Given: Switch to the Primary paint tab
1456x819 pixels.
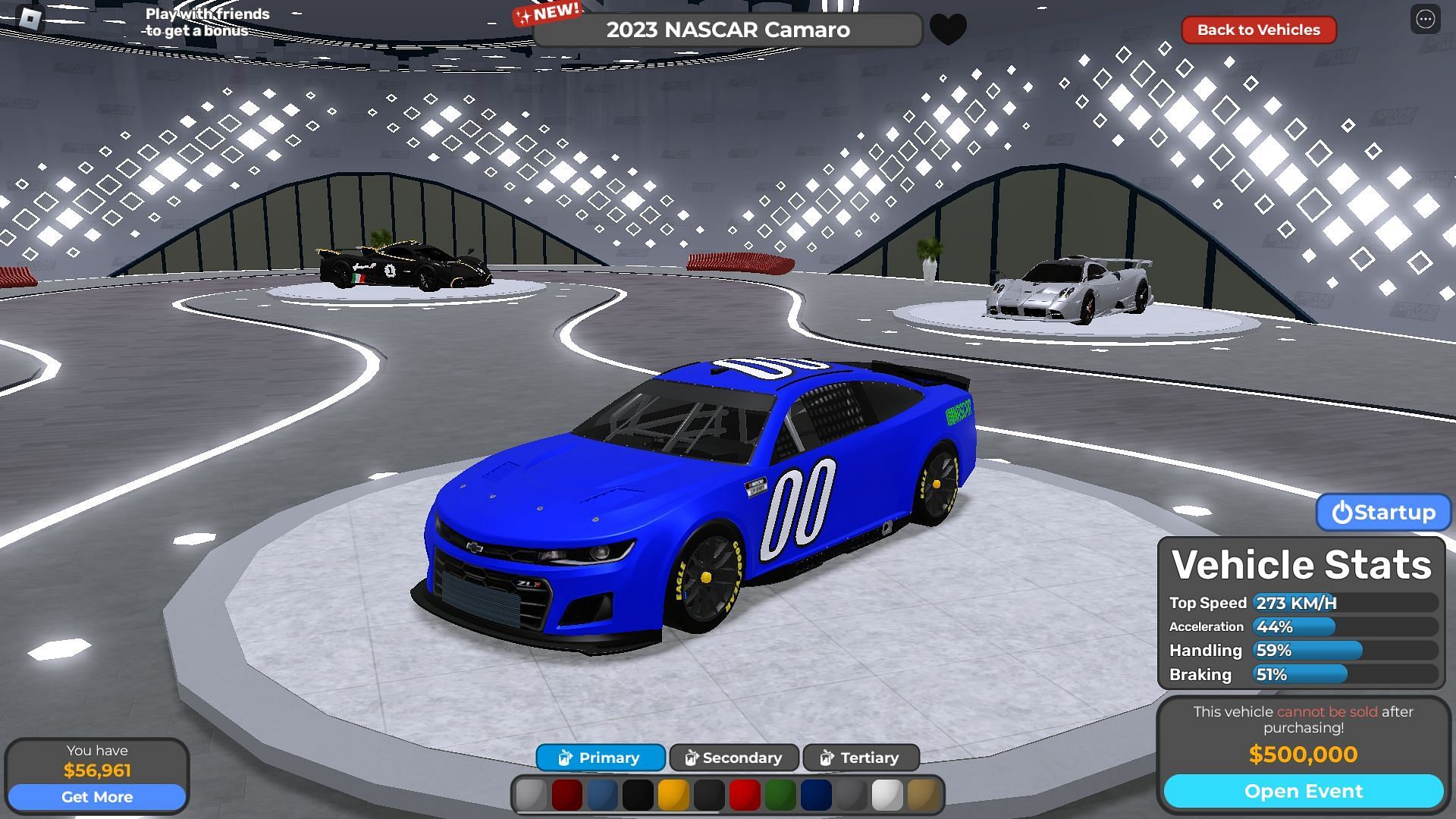Looking at the screenshot, I should coord(601,758).
